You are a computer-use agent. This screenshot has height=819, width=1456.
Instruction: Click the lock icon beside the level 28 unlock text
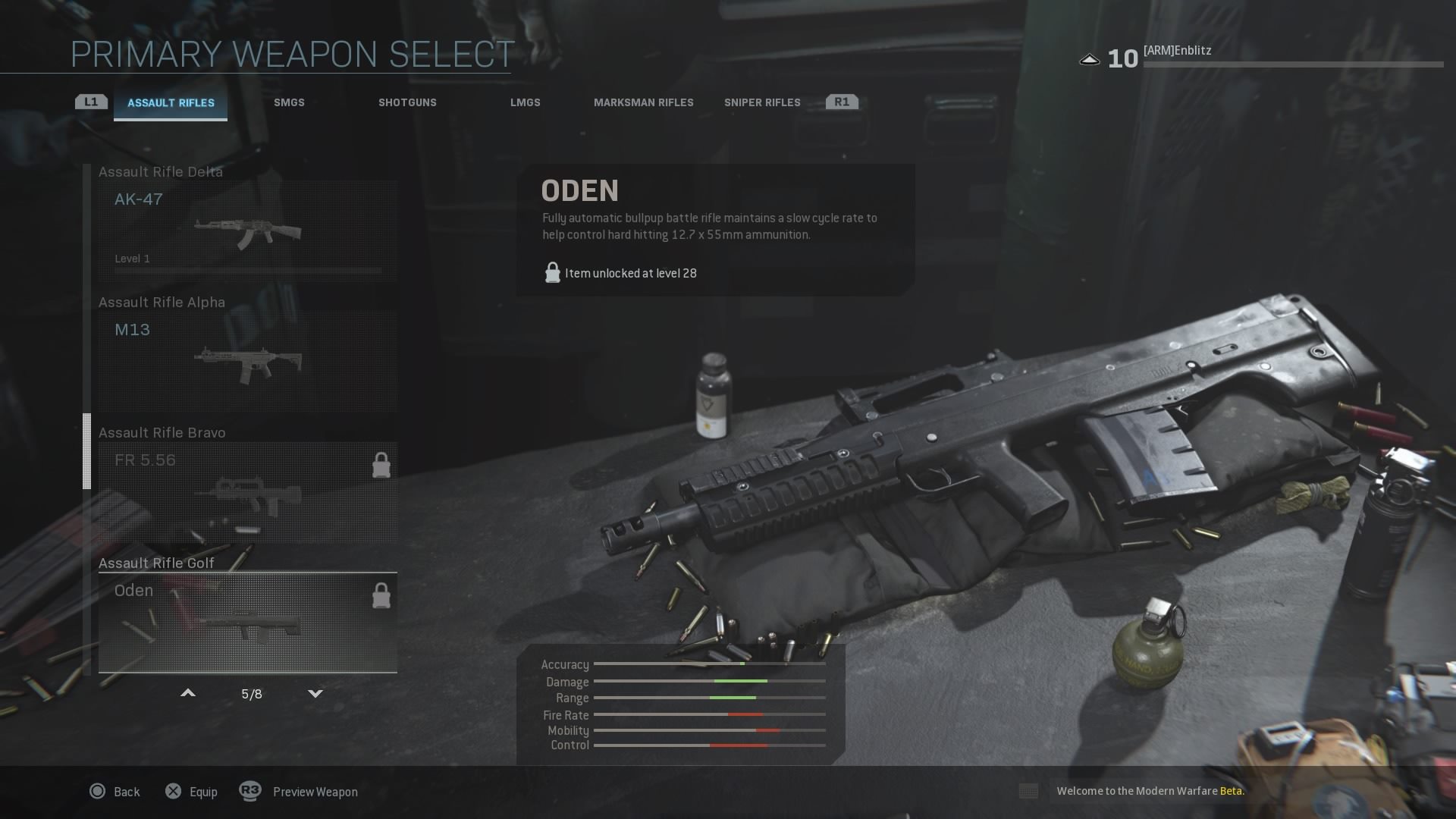pyautogui.click(x=551, y=272)
